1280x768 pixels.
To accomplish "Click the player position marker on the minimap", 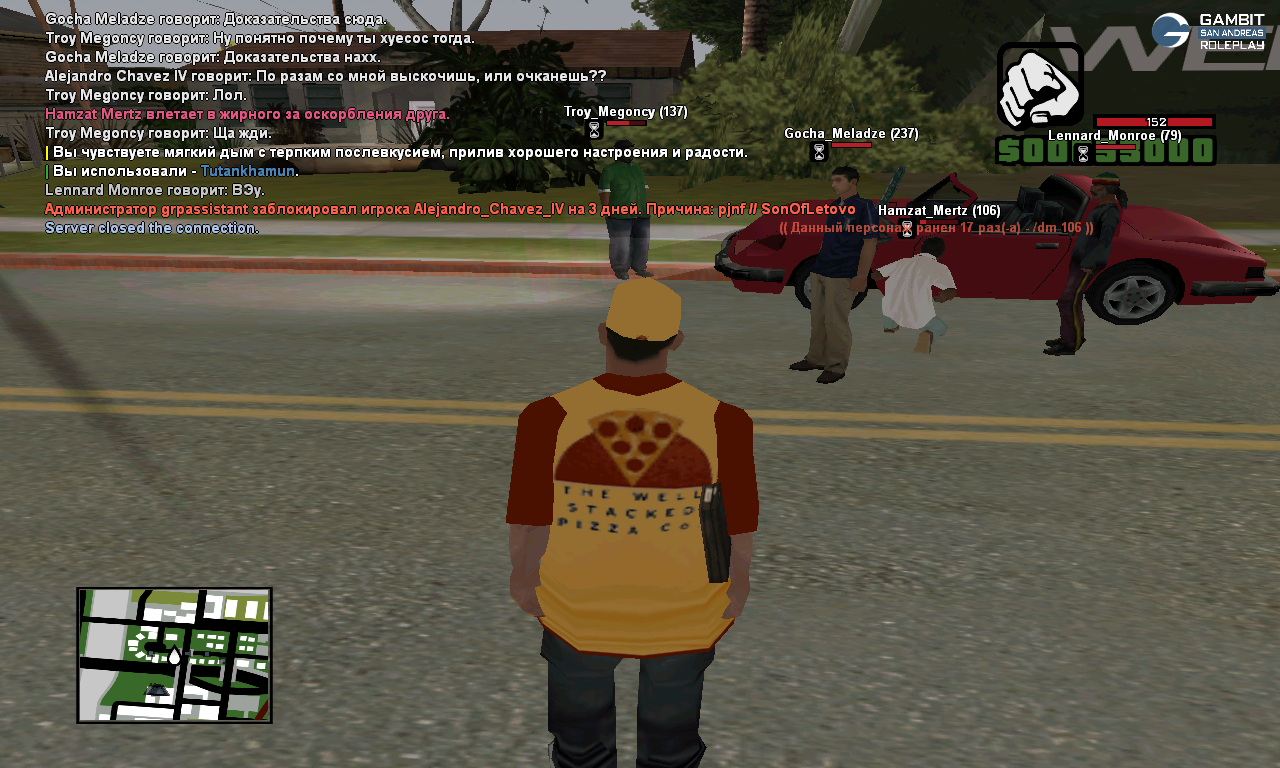I will pyautogui.click(x=174, y=656).
